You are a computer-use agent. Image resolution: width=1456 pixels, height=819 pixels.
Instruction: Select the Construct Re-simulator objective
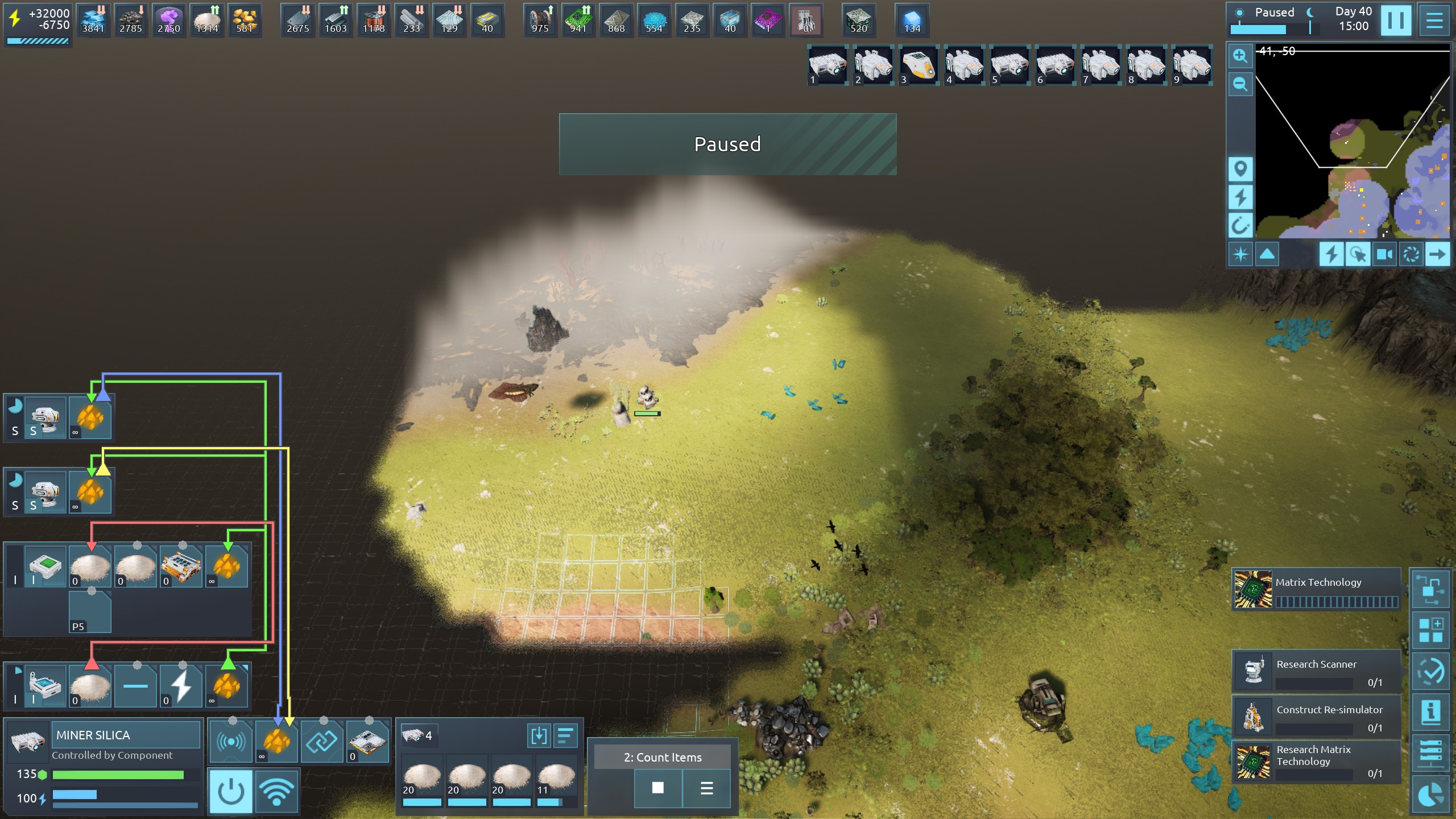point(1316,717)
